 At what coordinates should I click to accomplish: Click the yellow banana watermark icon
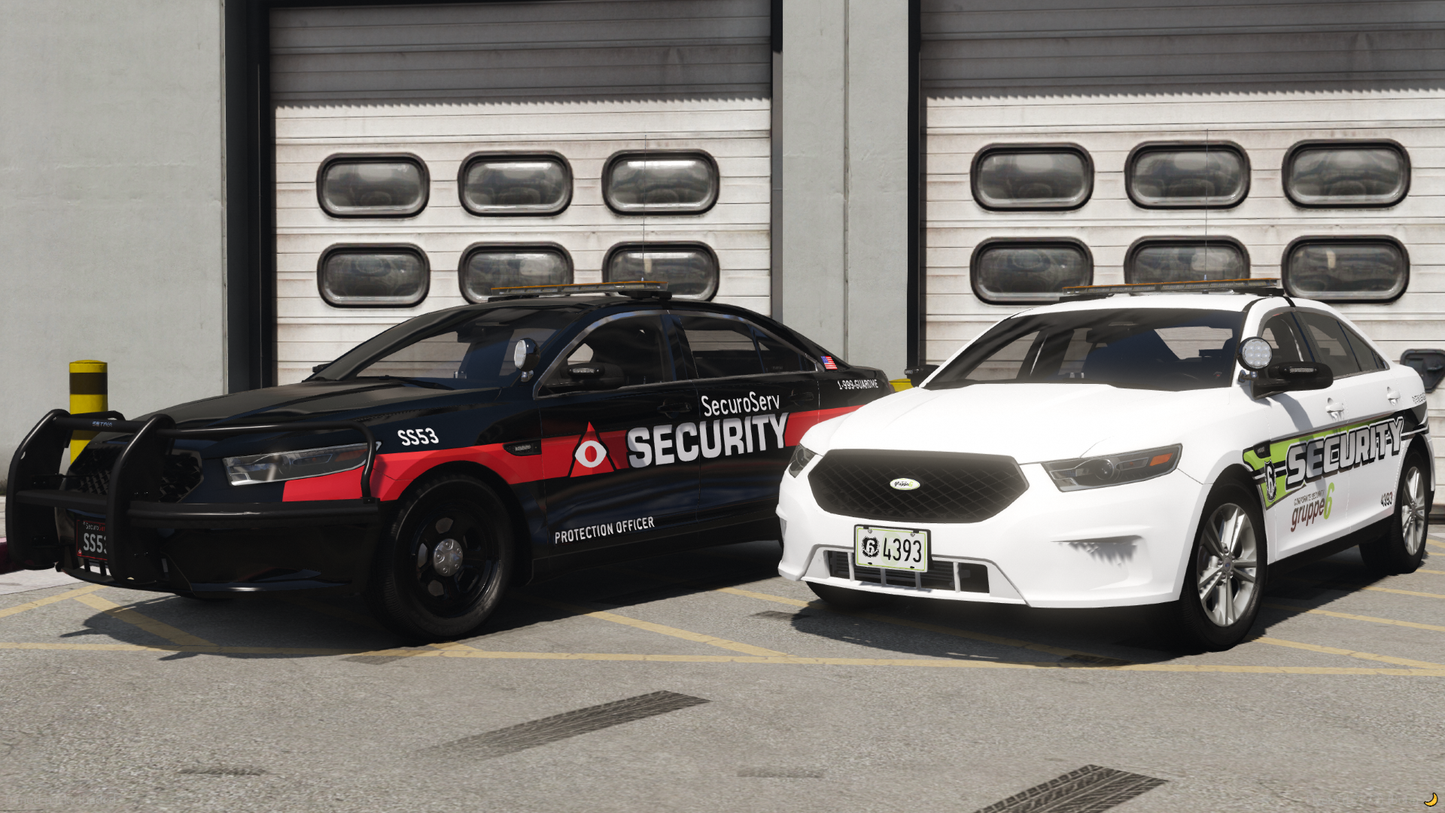[x=1430, y=799]
